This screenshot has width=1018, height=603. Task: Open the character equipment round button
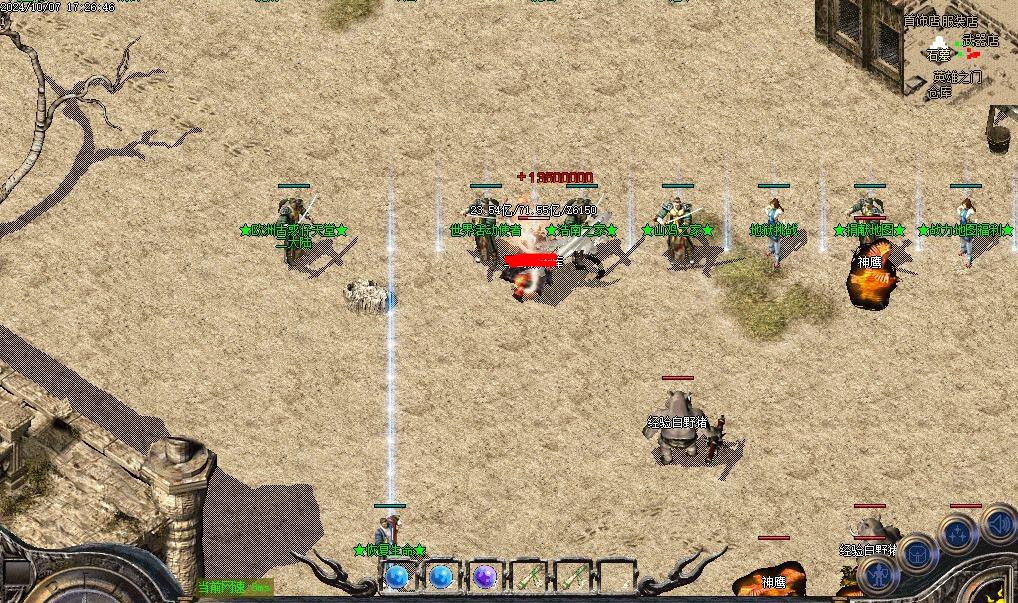pyautogui.click(x=878, y=575)
